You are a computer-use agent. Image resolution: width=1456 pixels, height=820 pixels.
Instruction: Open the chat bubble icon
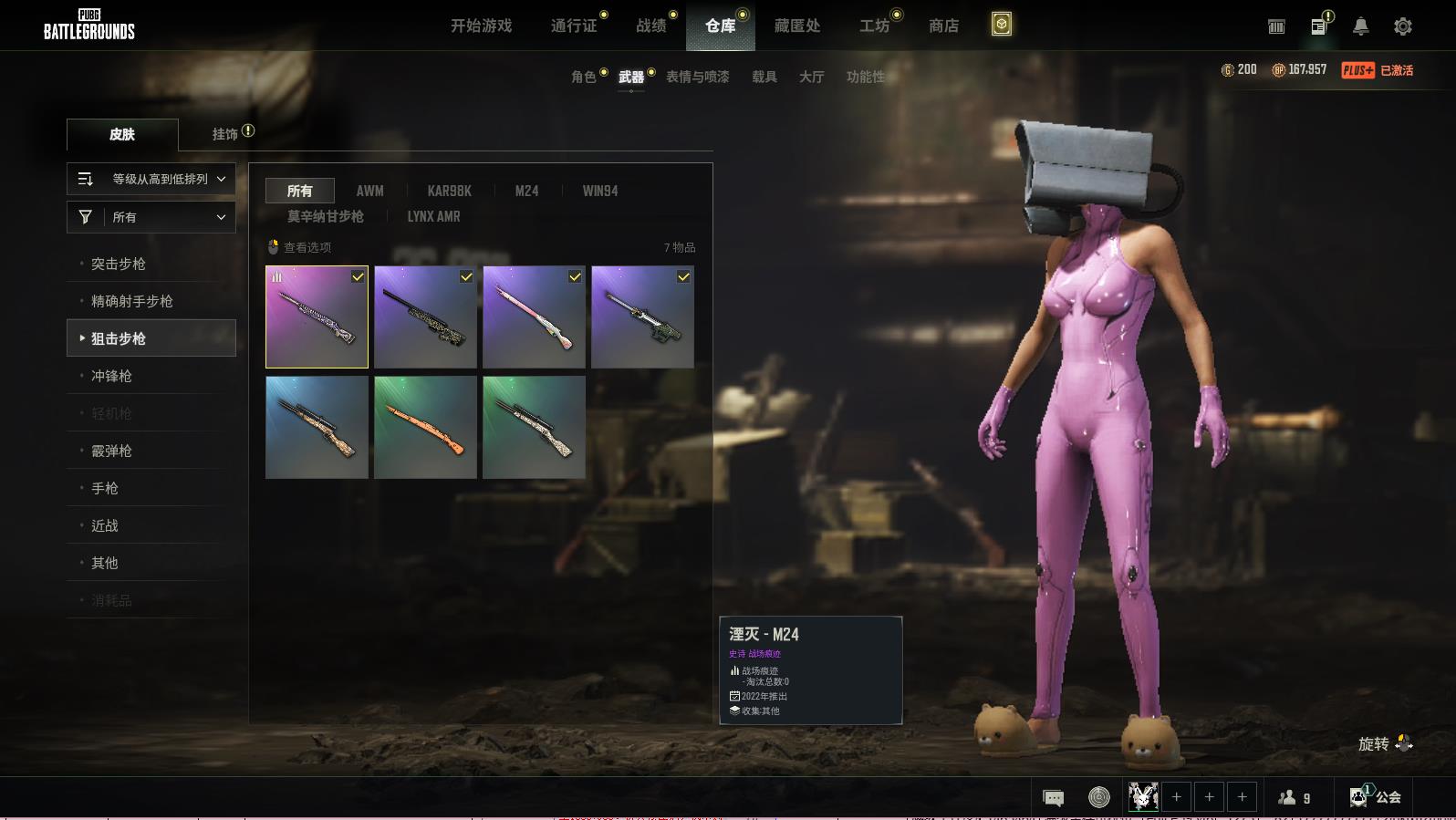[x=1053, y=798]
